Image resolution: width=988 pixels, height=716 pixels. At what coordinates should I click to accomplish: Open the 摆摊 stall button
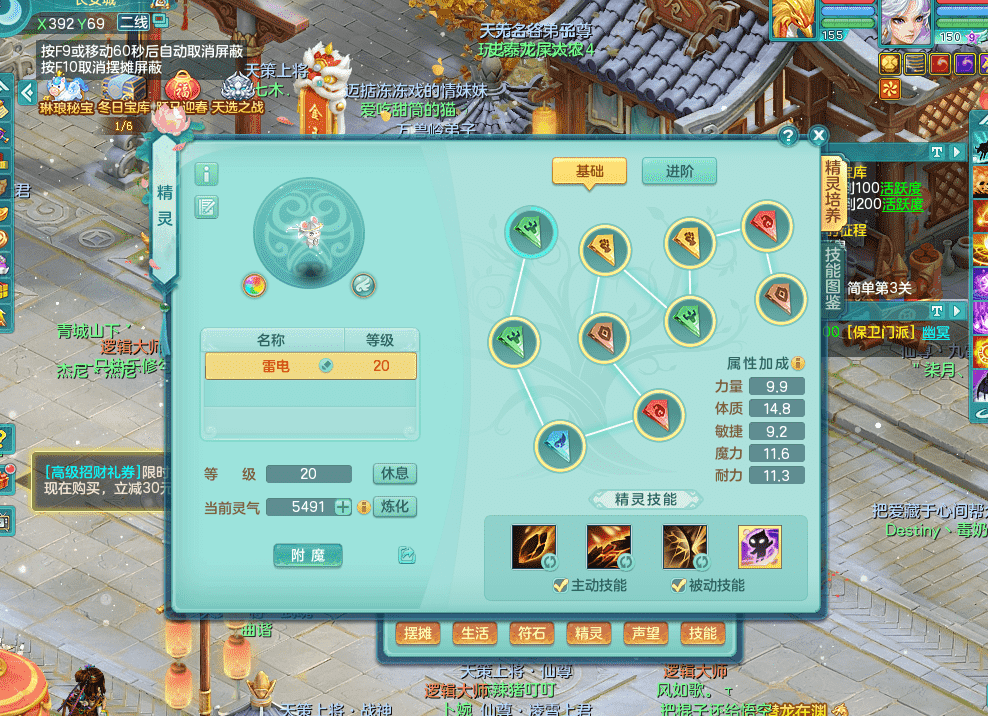(x=418, y=633)
